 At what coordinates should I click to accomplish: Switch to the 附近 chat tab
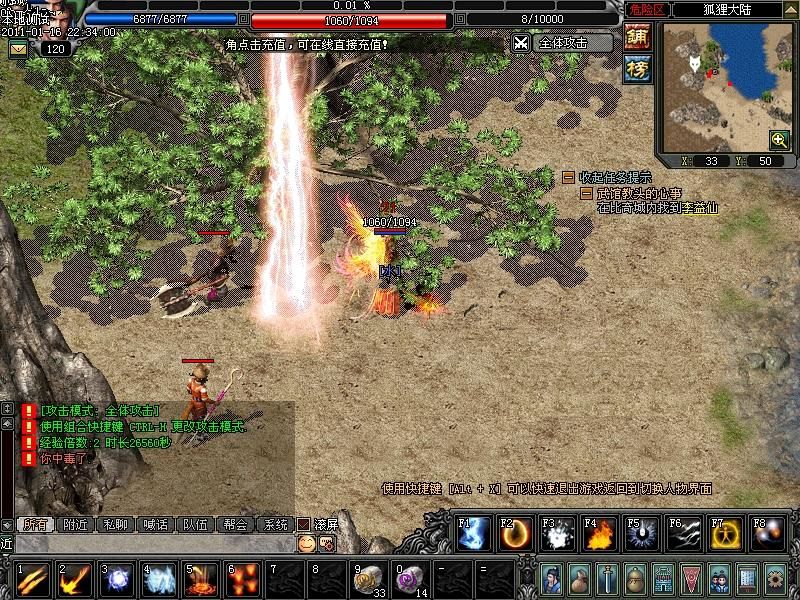tap(75, 524)
